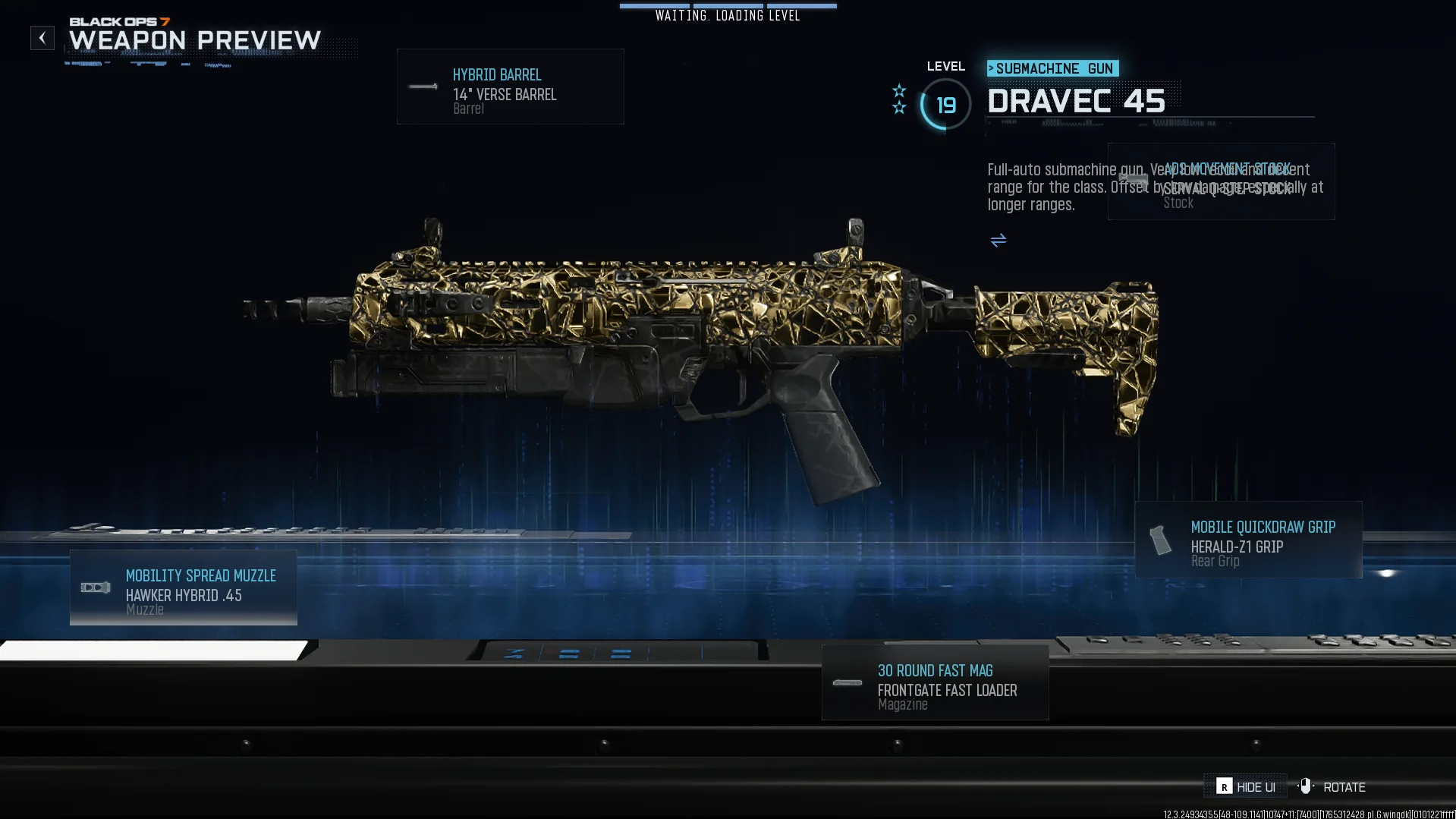Open the 30 Round Fast Mag card
The height and width of the screenshot is (819, 1456).
tap(935, 682)
